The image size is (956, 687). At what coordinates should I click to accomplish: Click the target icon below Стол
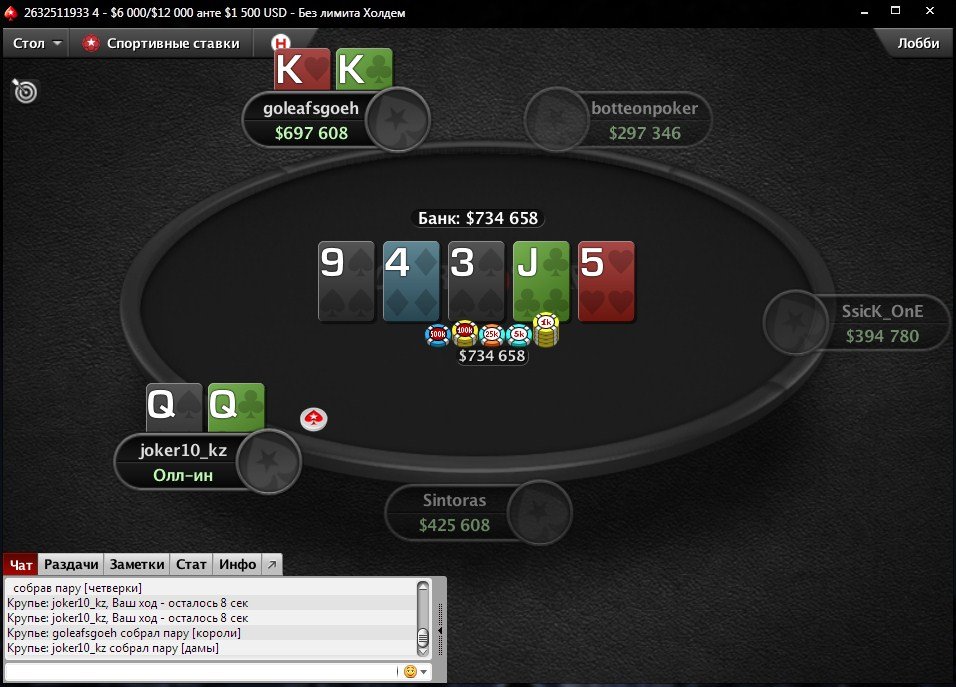[x=25, y=91]
